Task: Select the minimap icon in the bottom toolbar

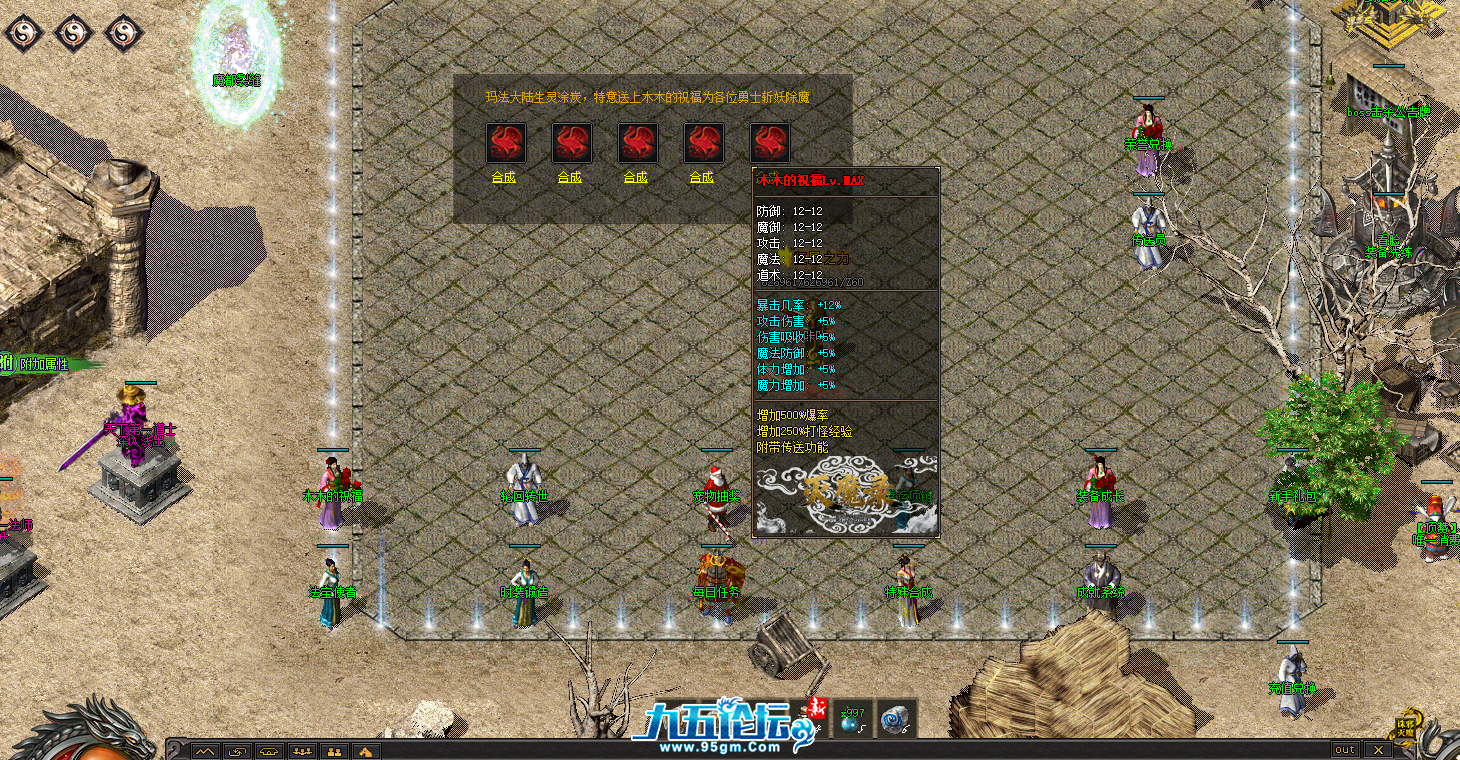Action: 205,751
